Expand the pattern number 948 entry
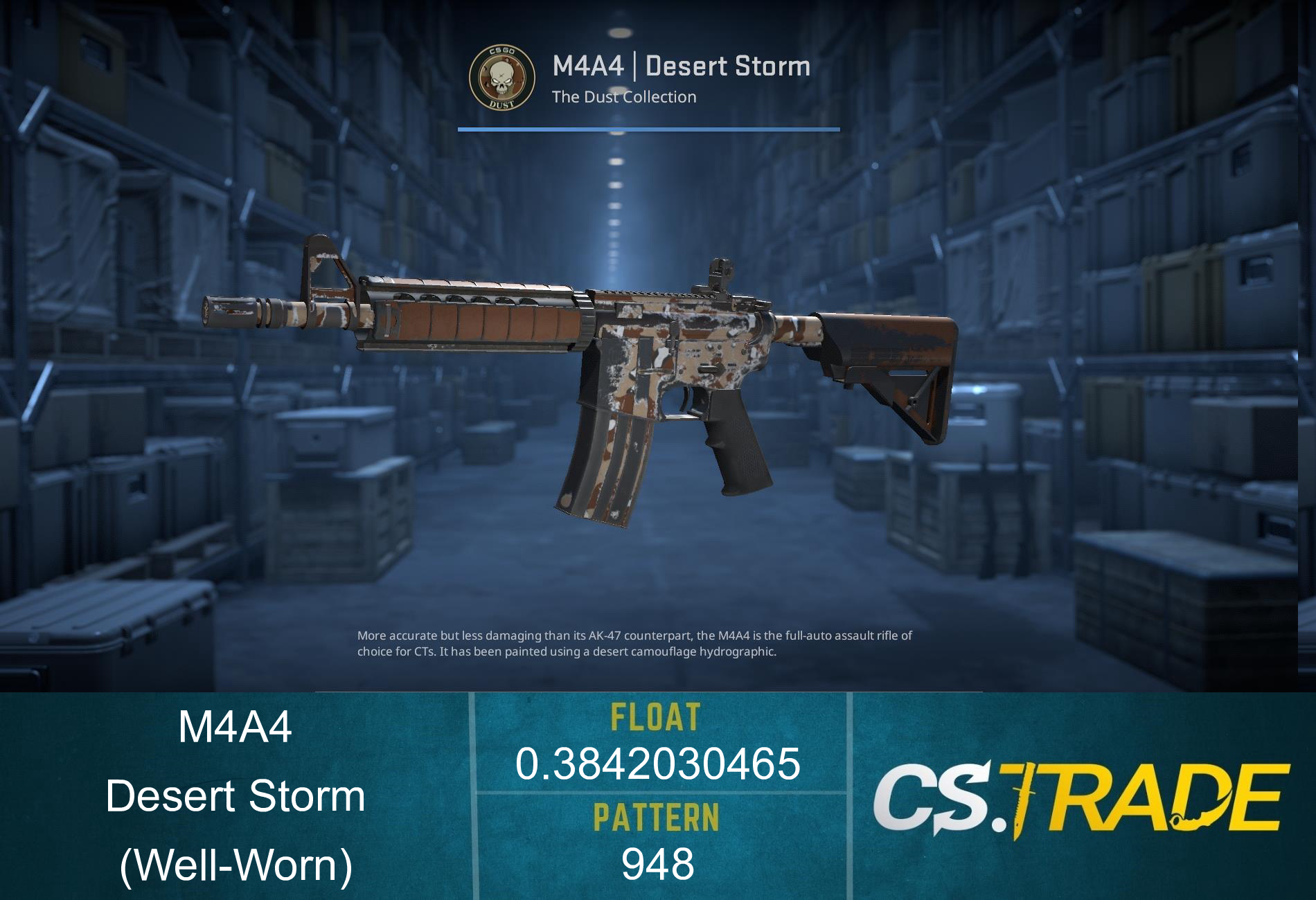This screenshot has width=1316, height=900. click(658, 864)
